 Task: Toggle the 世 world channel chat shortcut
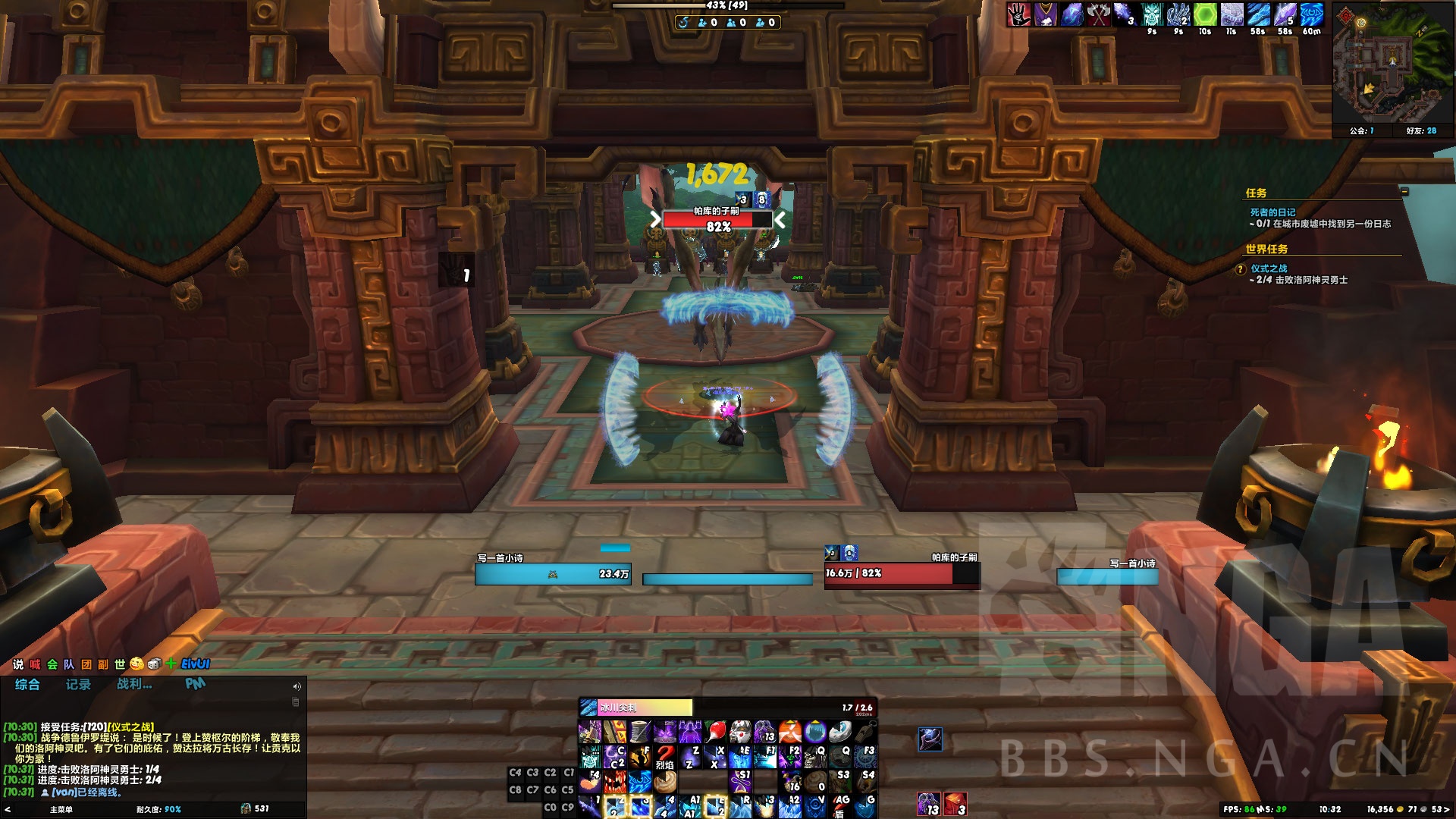[118, 664]
